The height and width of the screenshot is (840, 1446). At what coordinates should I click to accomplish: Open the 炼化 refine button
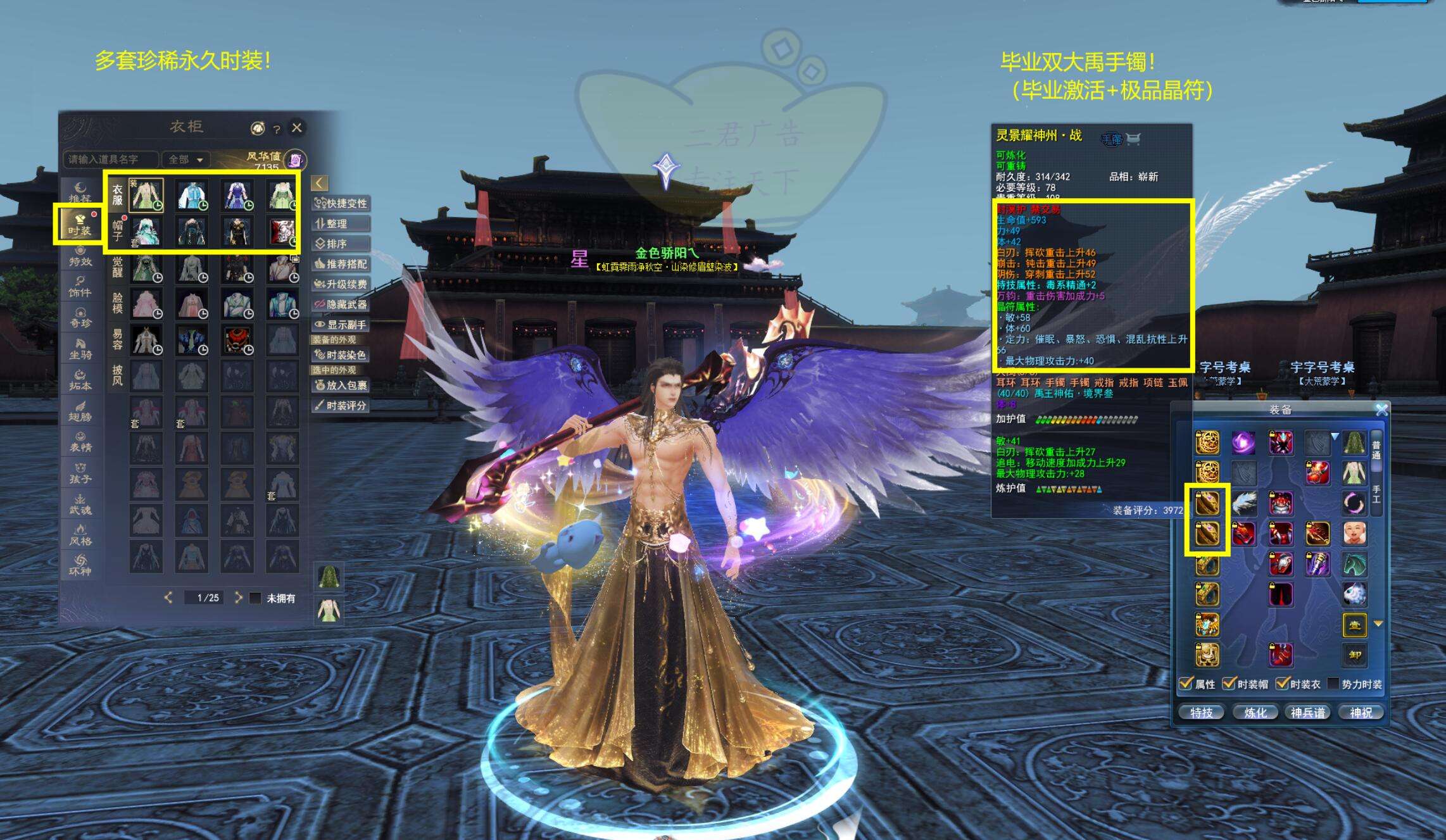1255,713
